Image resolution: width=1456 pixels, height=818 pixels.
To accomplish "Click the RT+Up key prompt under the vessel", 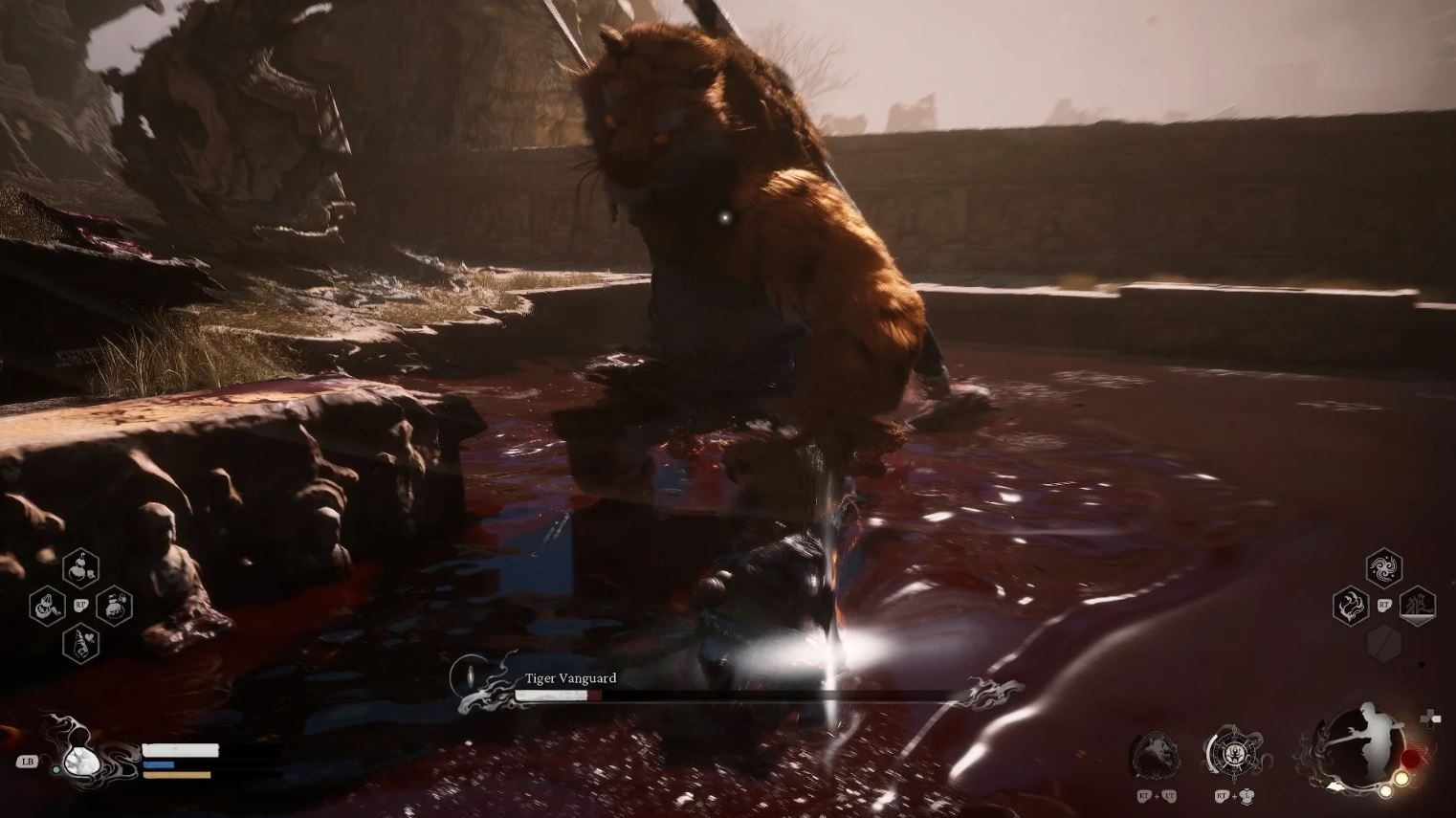I will (1233, 797).
